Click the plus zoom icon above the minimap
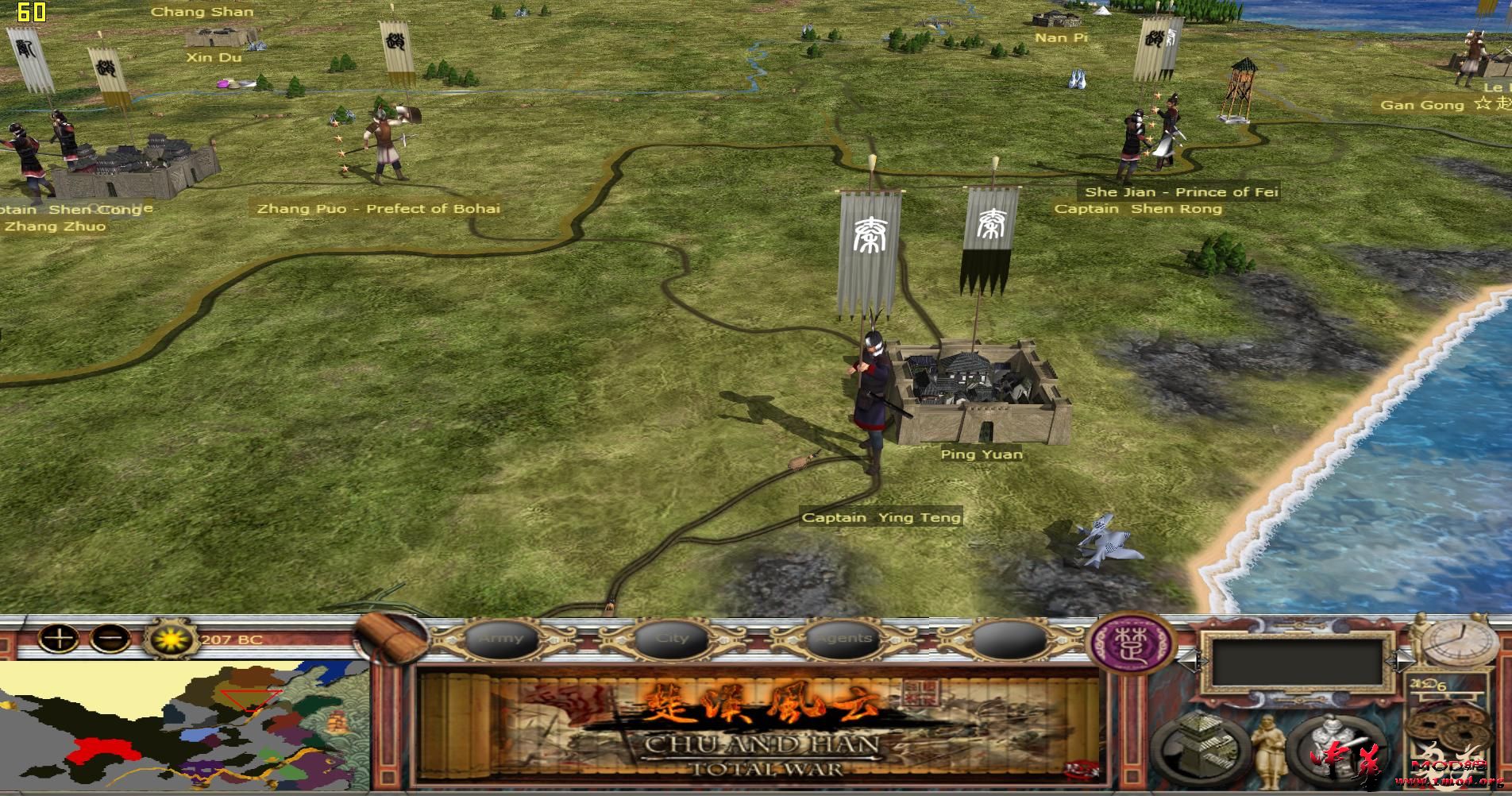The image size is (1512, 796). (59, 639)
